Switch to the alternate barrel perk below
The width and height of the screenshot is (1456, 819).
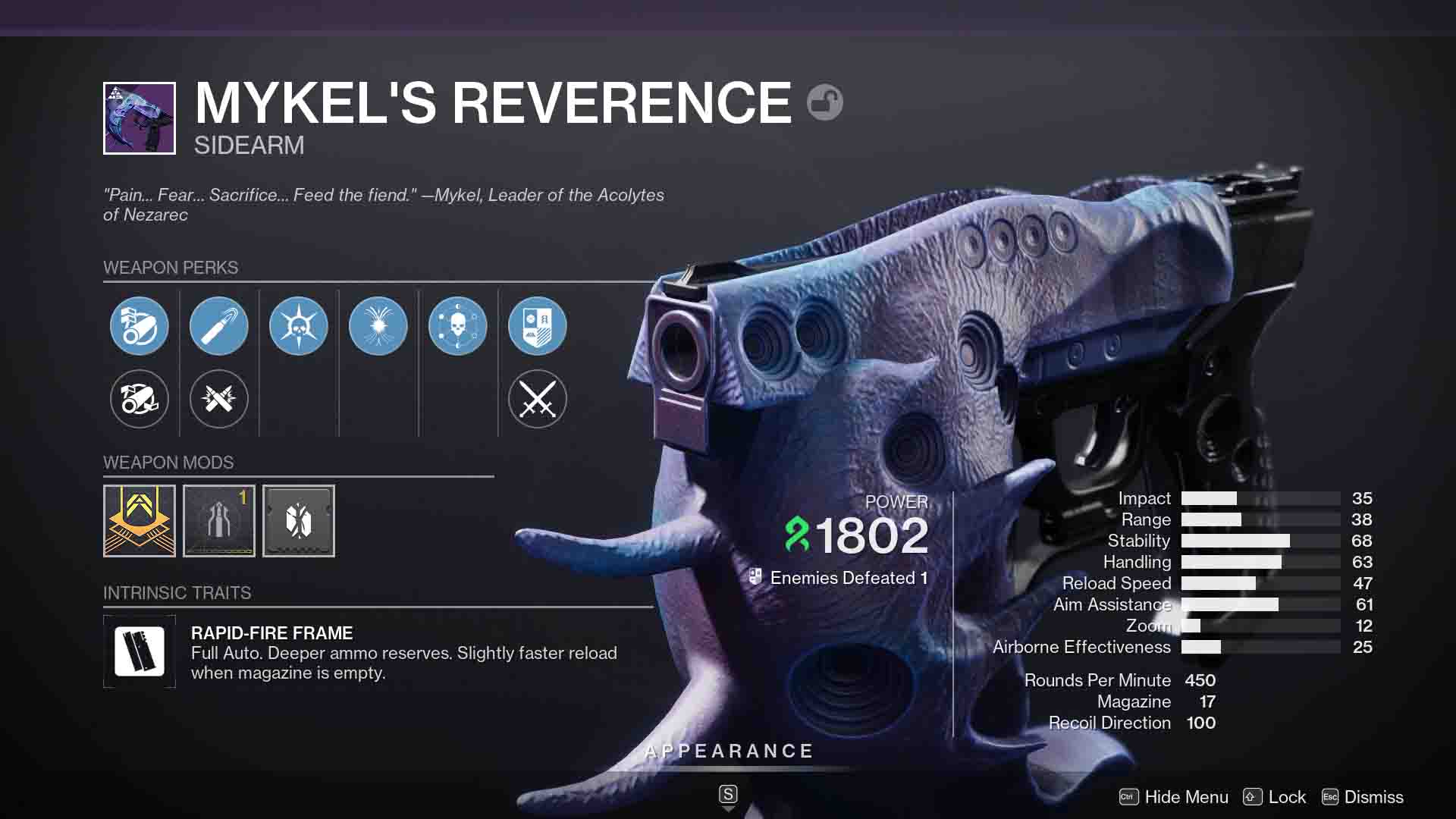[140, 400]
